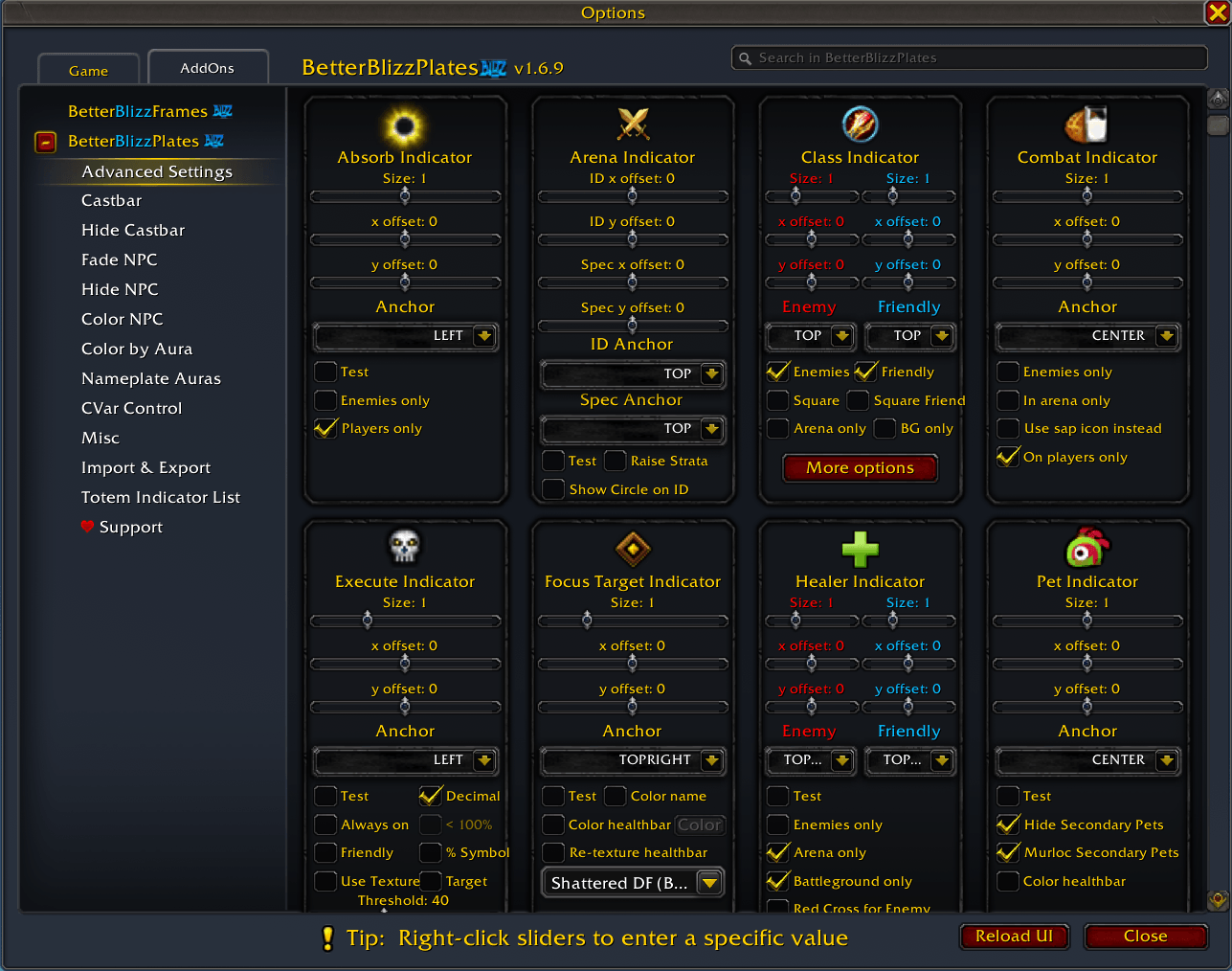Open the Spec Anchor TOP dropdown

632,429
